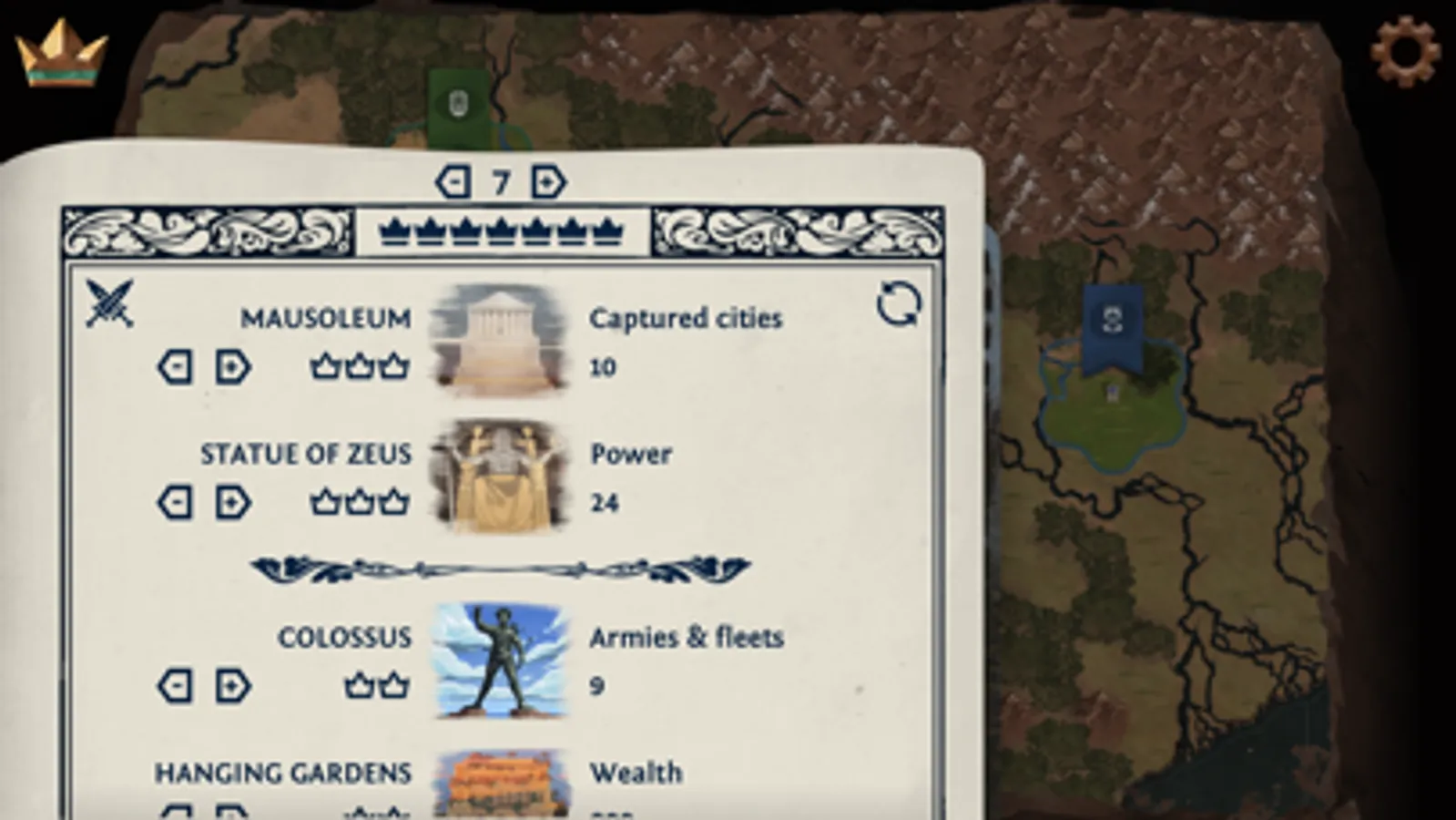The height and width of the screenshot is (820, 1456).
Task: Click the refresh icon on the wonders panel
Action: [x=898, y=304]
